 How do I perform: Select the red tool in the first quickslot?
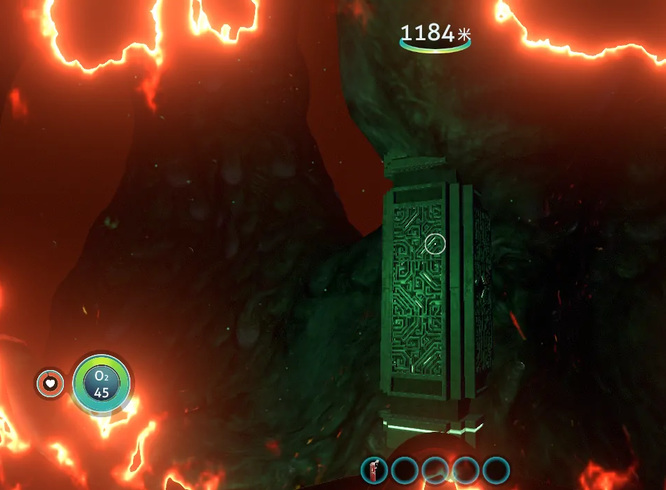[x=375, y=469]
